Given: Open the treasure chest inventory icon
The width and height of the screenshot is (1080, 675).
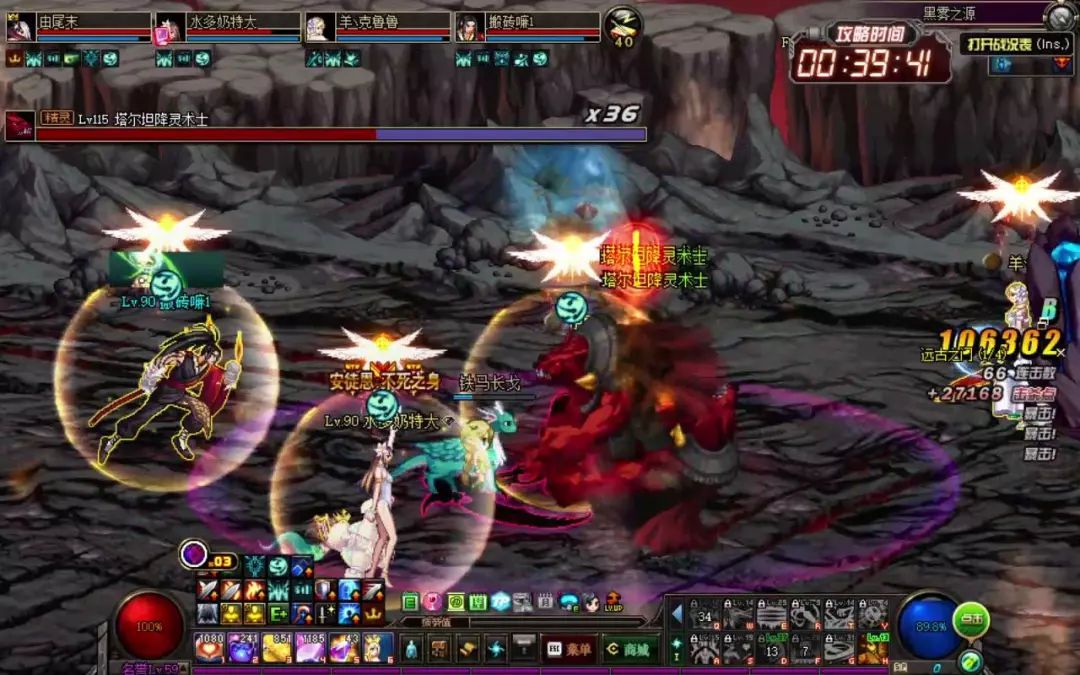Looking at the screenshot, I should [439, 649].
